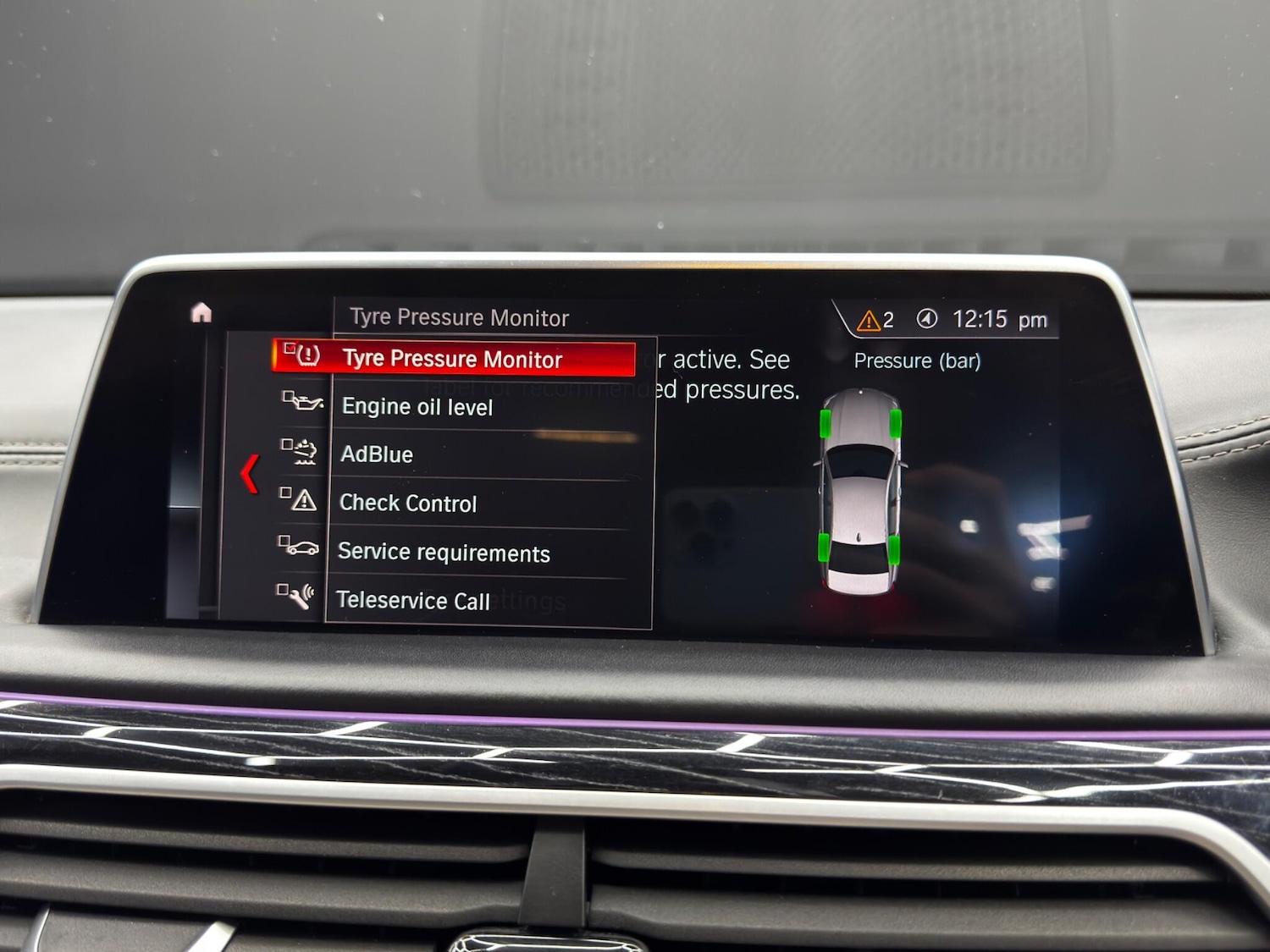This screenshot has width=1270, height=952.
Task: Tap the car top-view pressure diagram
Action: (x=859, y=487)
